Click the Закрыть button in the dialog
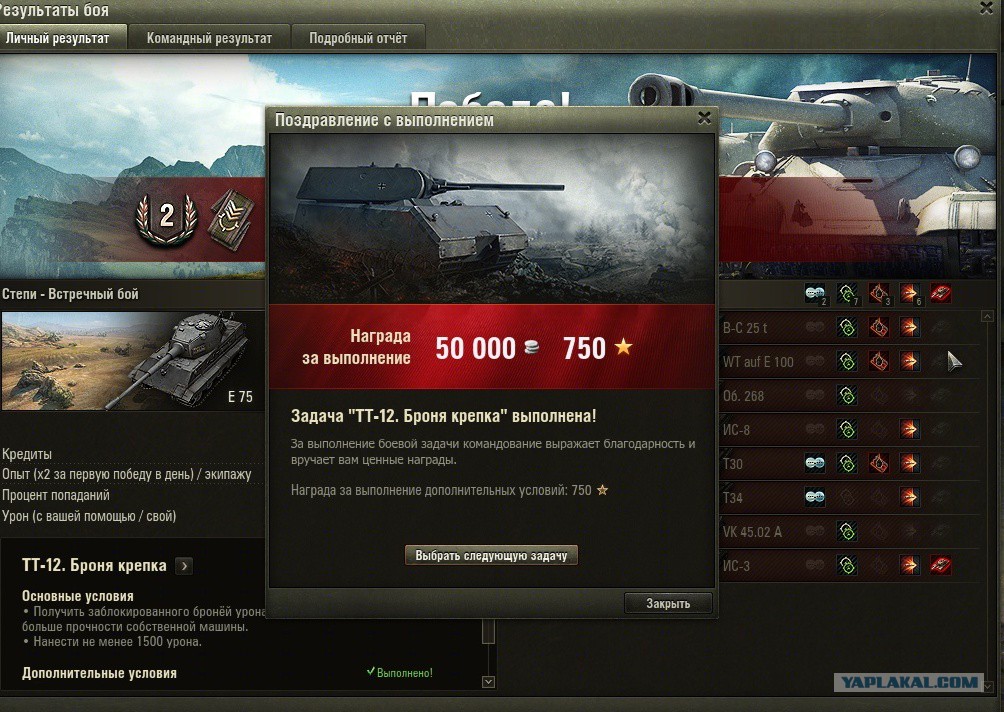 (669, 603)
